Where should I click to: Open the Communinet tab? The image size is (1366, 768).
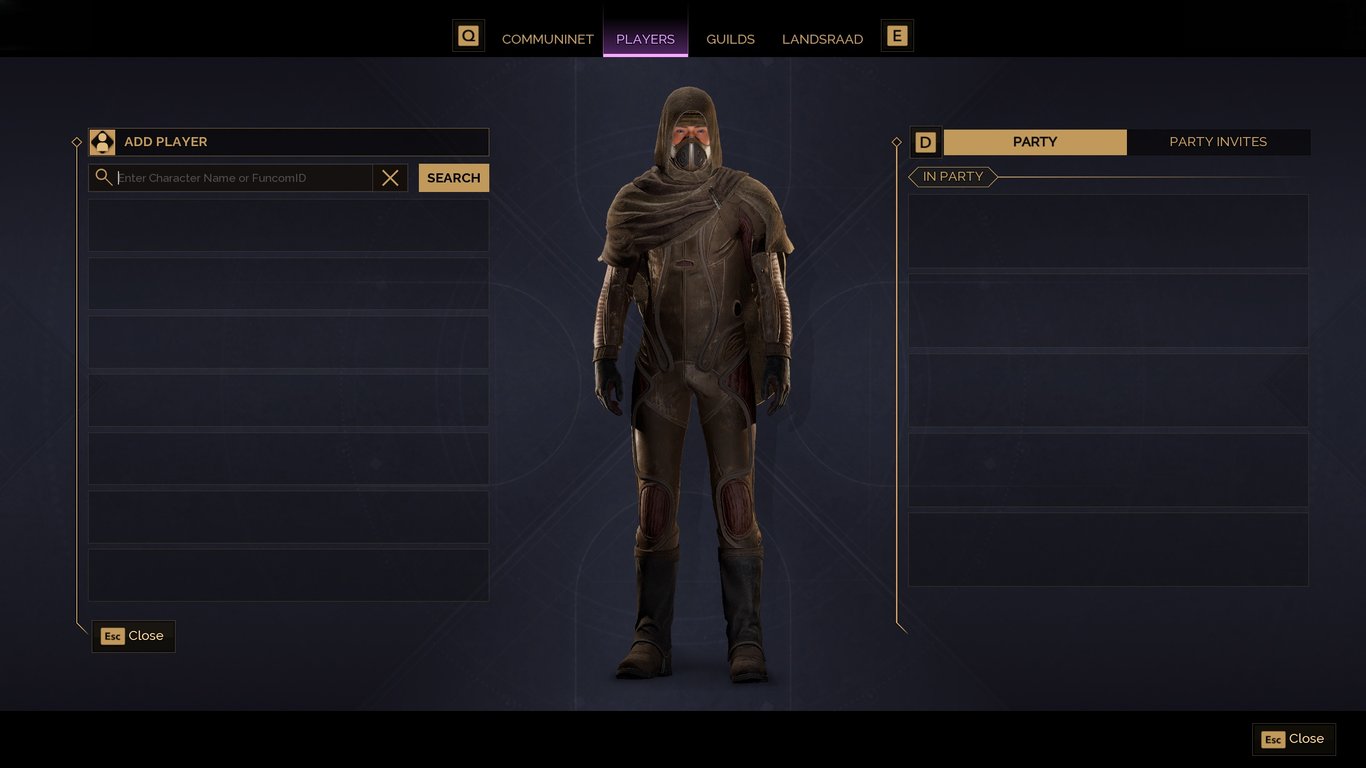point(547,39)
